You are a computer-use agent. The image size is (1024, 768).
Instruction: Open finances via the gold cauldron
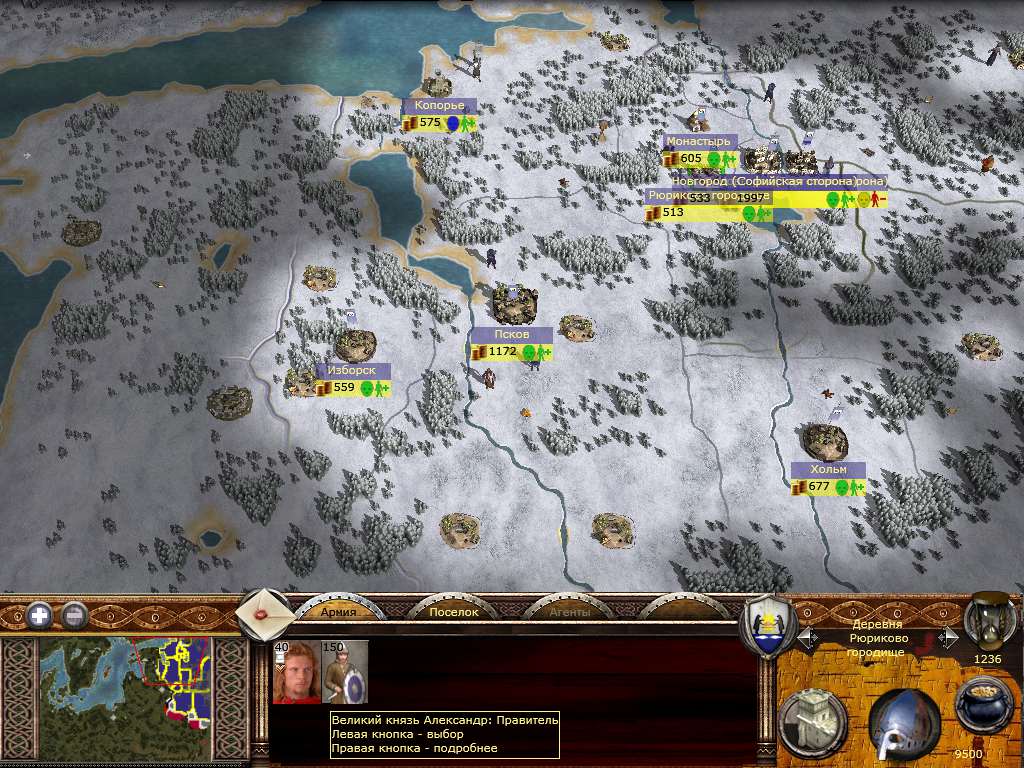pos(984,707)
